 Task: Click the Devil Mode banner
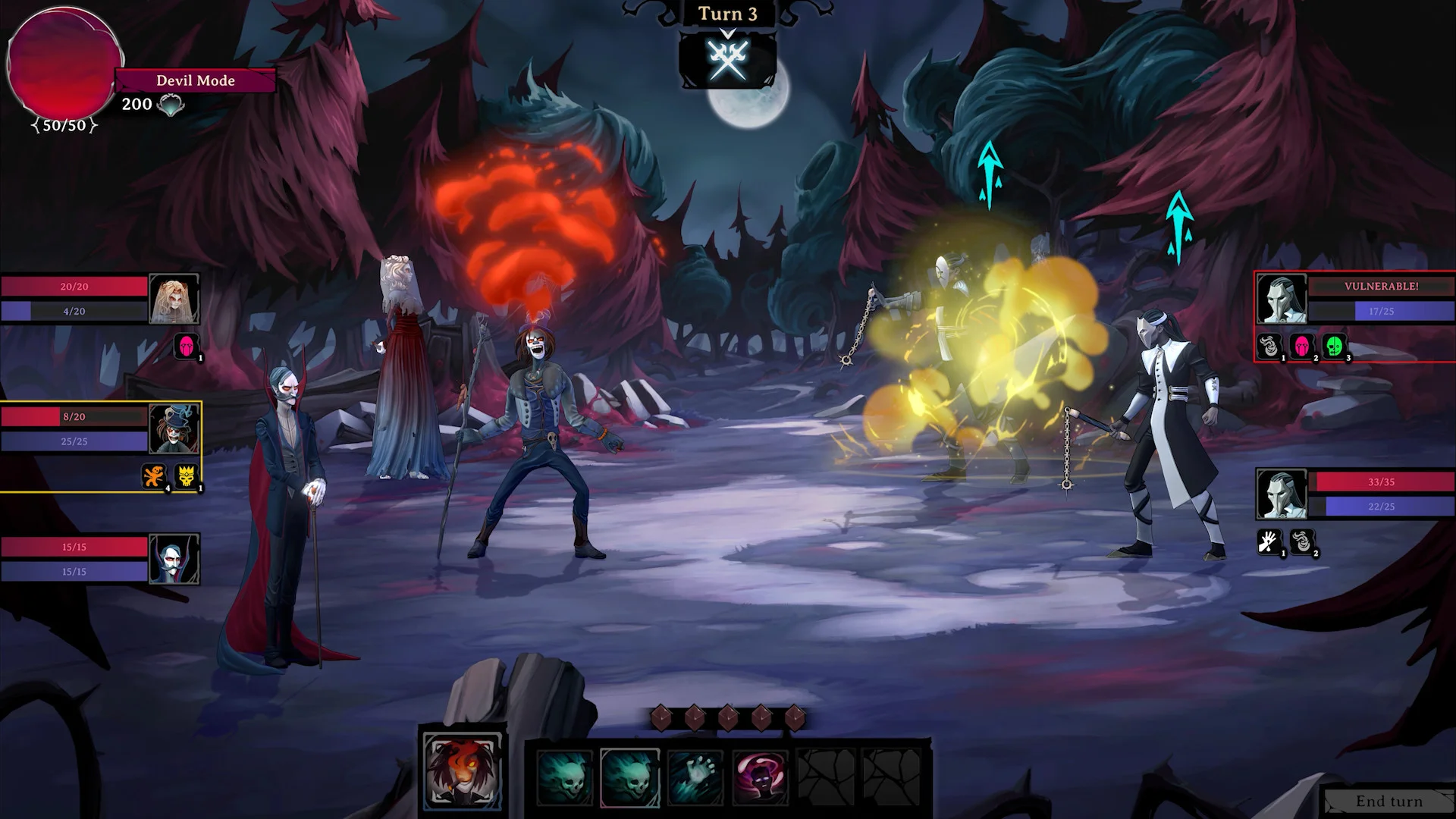pos(195,80)
